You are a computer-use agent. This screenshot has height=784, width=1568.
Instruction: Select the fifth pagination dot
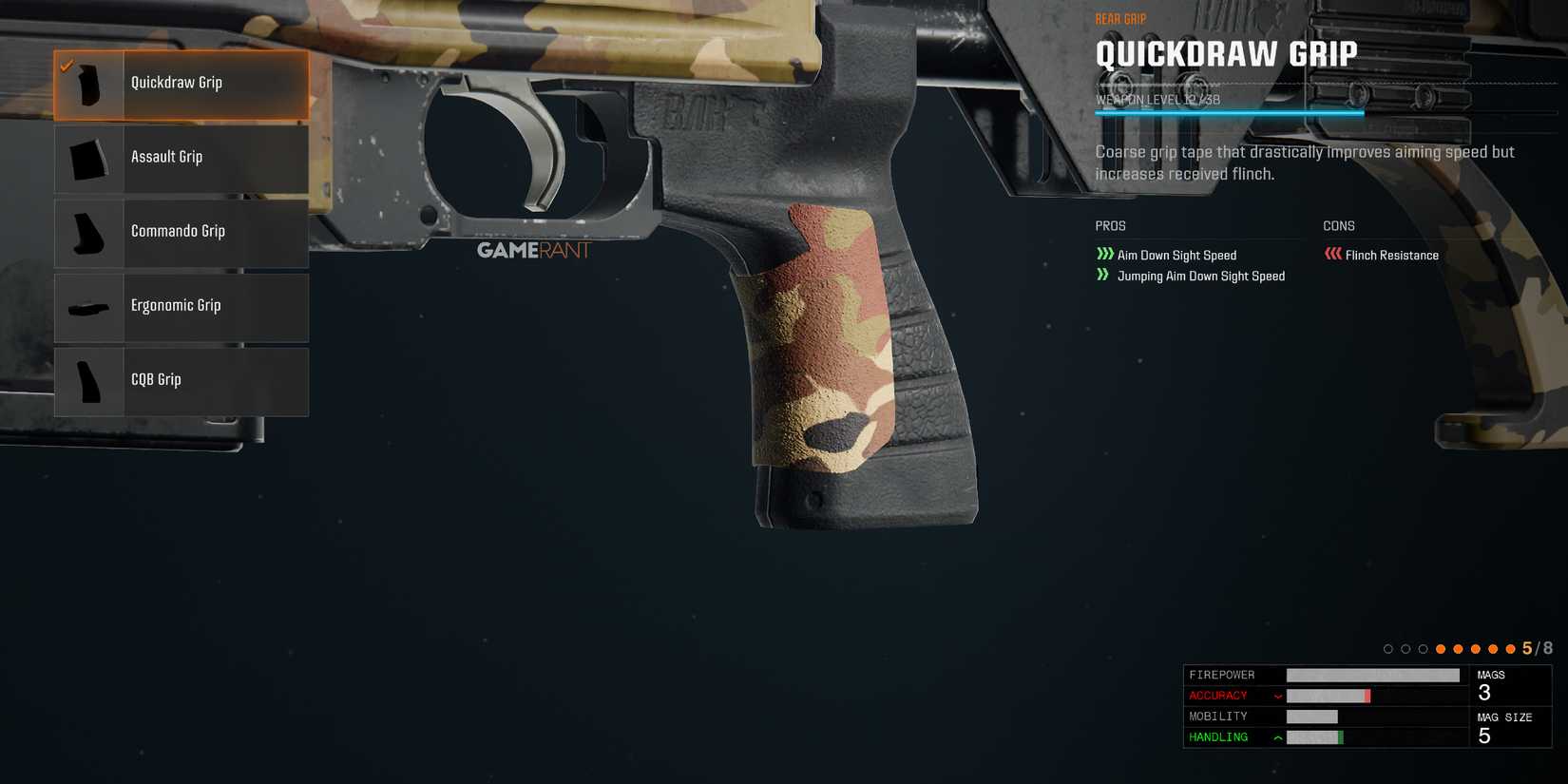(1458, 648)
